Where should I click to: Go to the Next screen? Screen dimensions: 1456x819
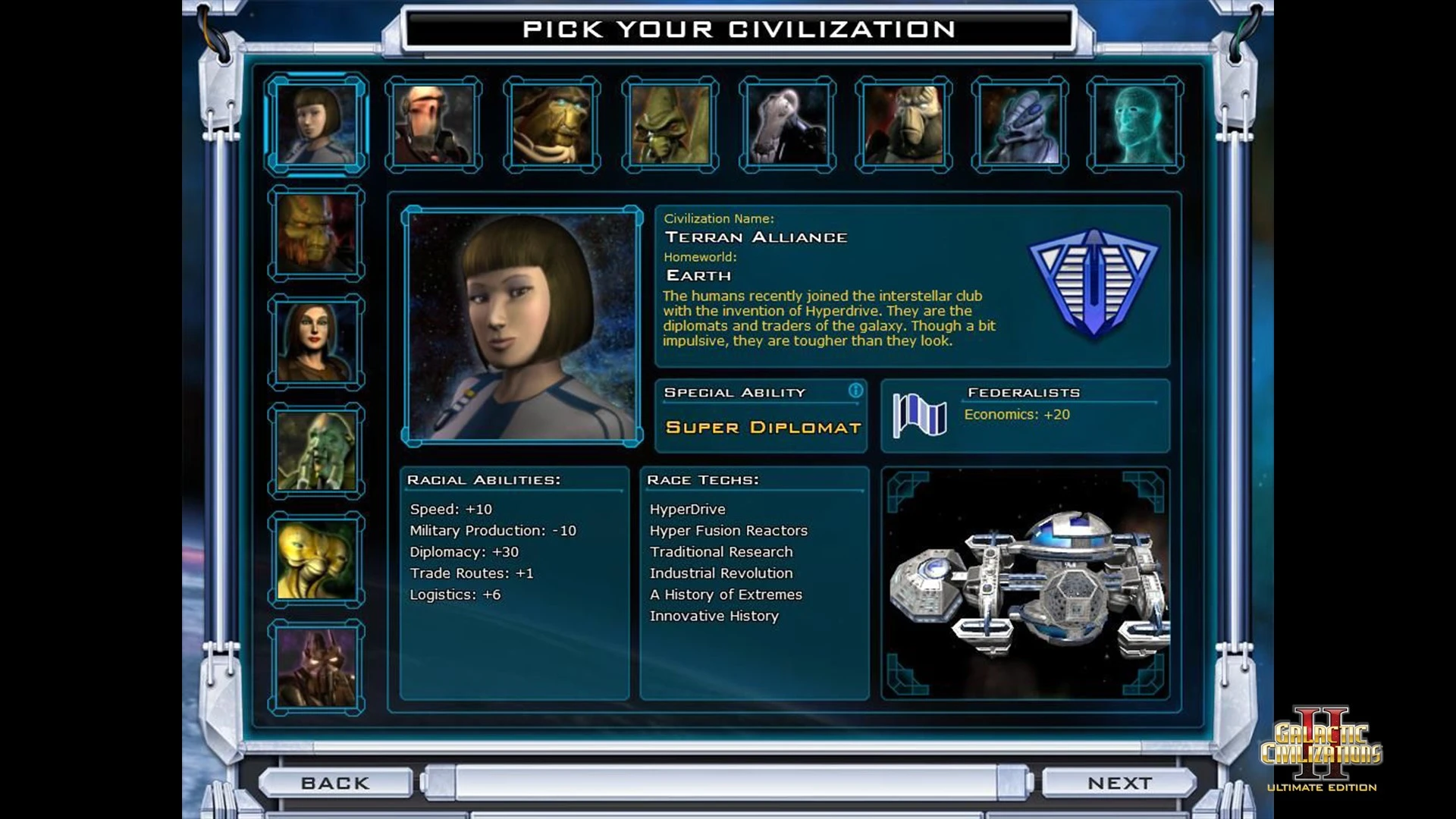(1119, 783)
